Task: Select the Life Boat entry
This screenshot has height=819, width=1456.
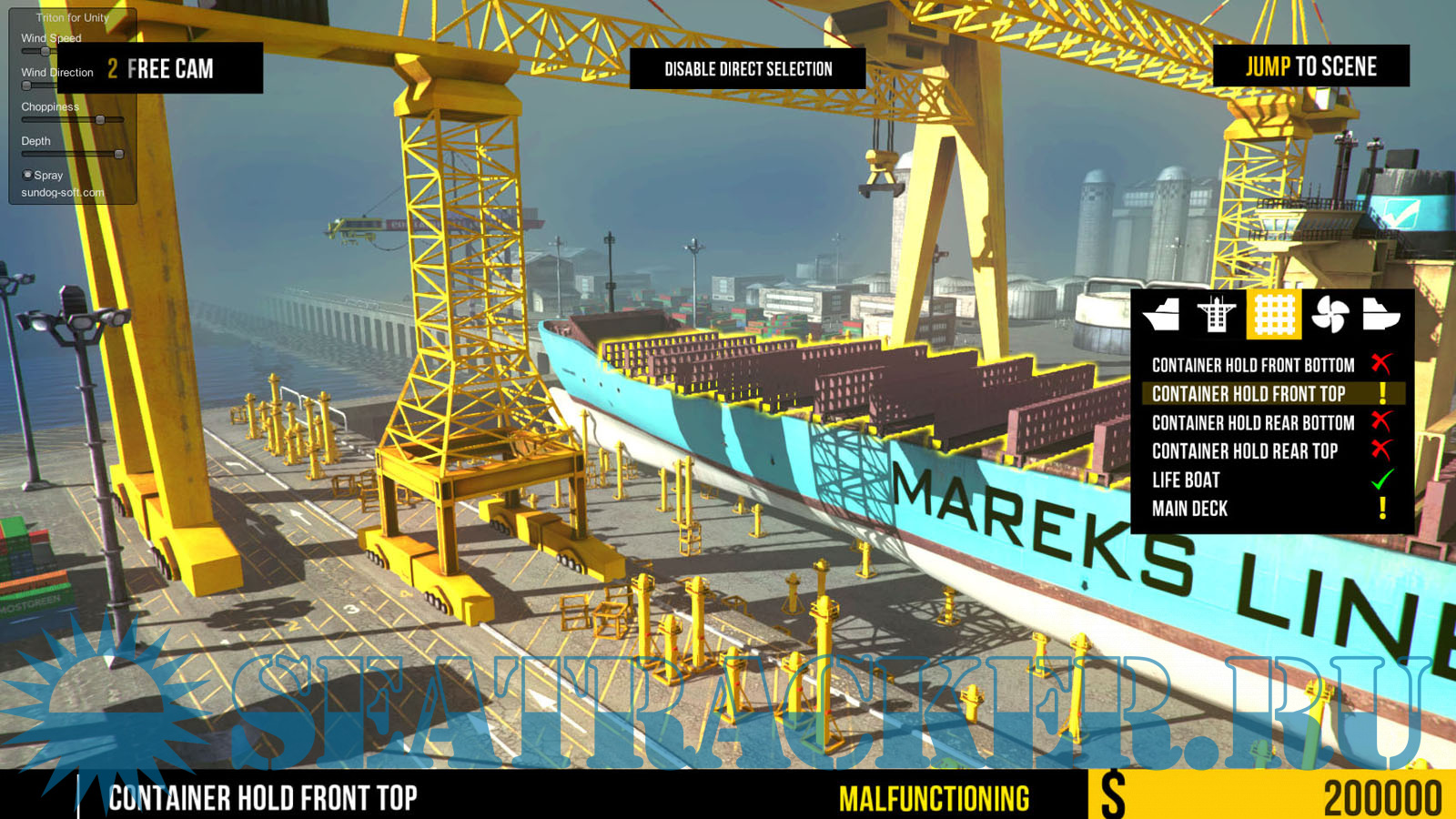Action: 1186,480
